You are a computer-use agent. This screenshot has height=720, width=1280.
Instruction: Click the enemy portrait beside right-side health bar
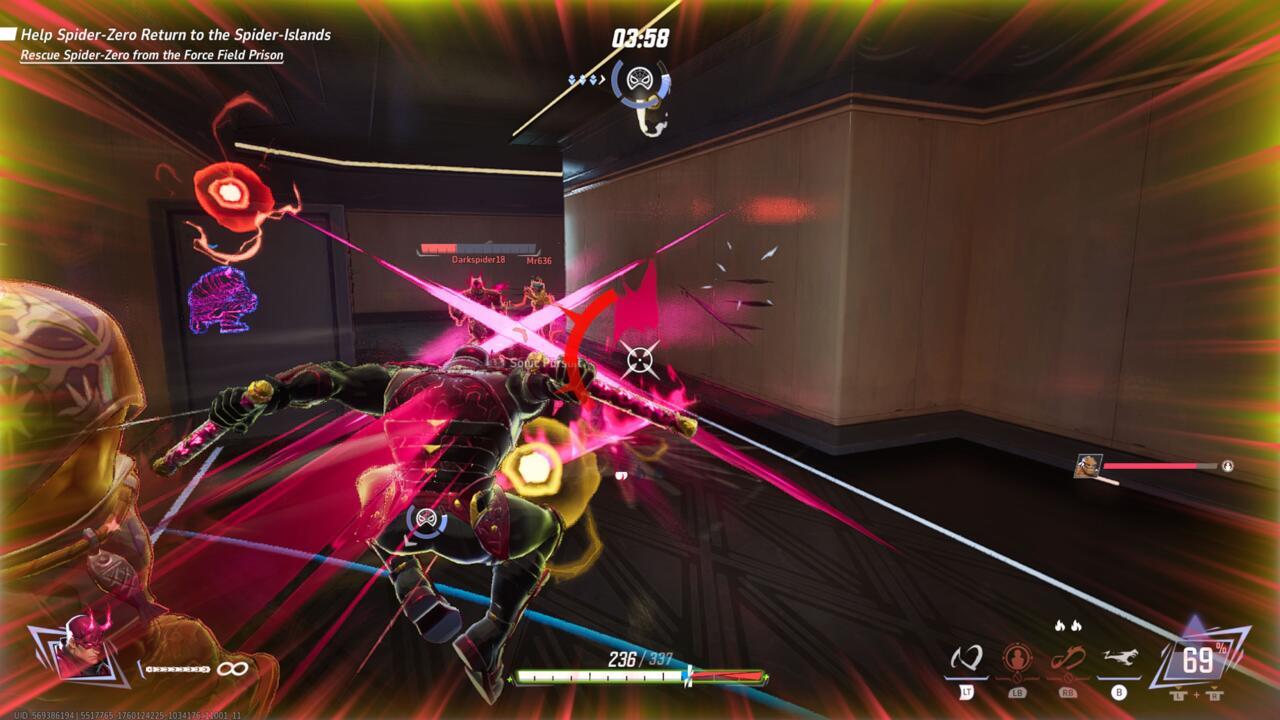[x=1090, y=464]
